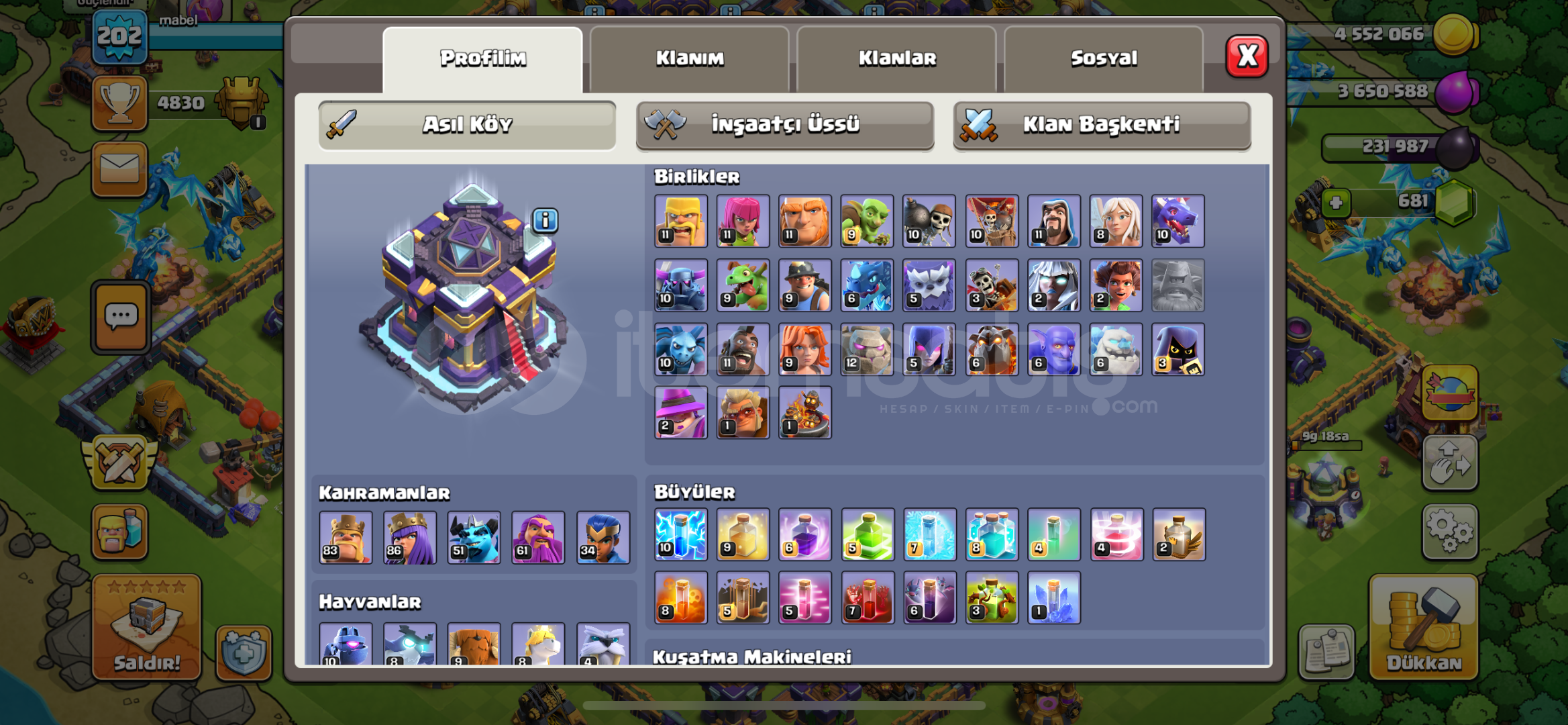Open the settings gear menu
Screen dimensions: 1568x725
[1451, 530]
